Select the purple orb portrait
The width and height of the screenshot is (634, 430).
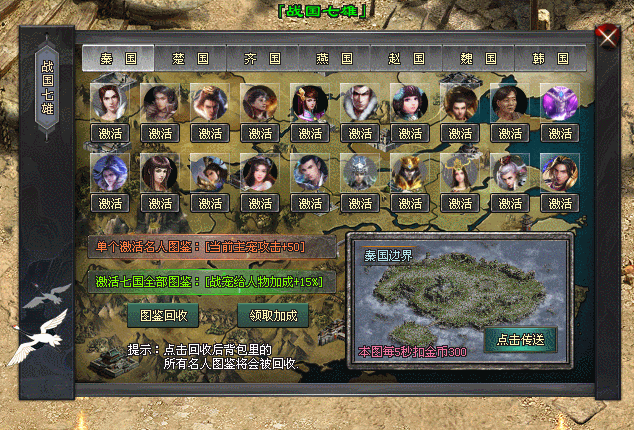(x=560, y=102)
